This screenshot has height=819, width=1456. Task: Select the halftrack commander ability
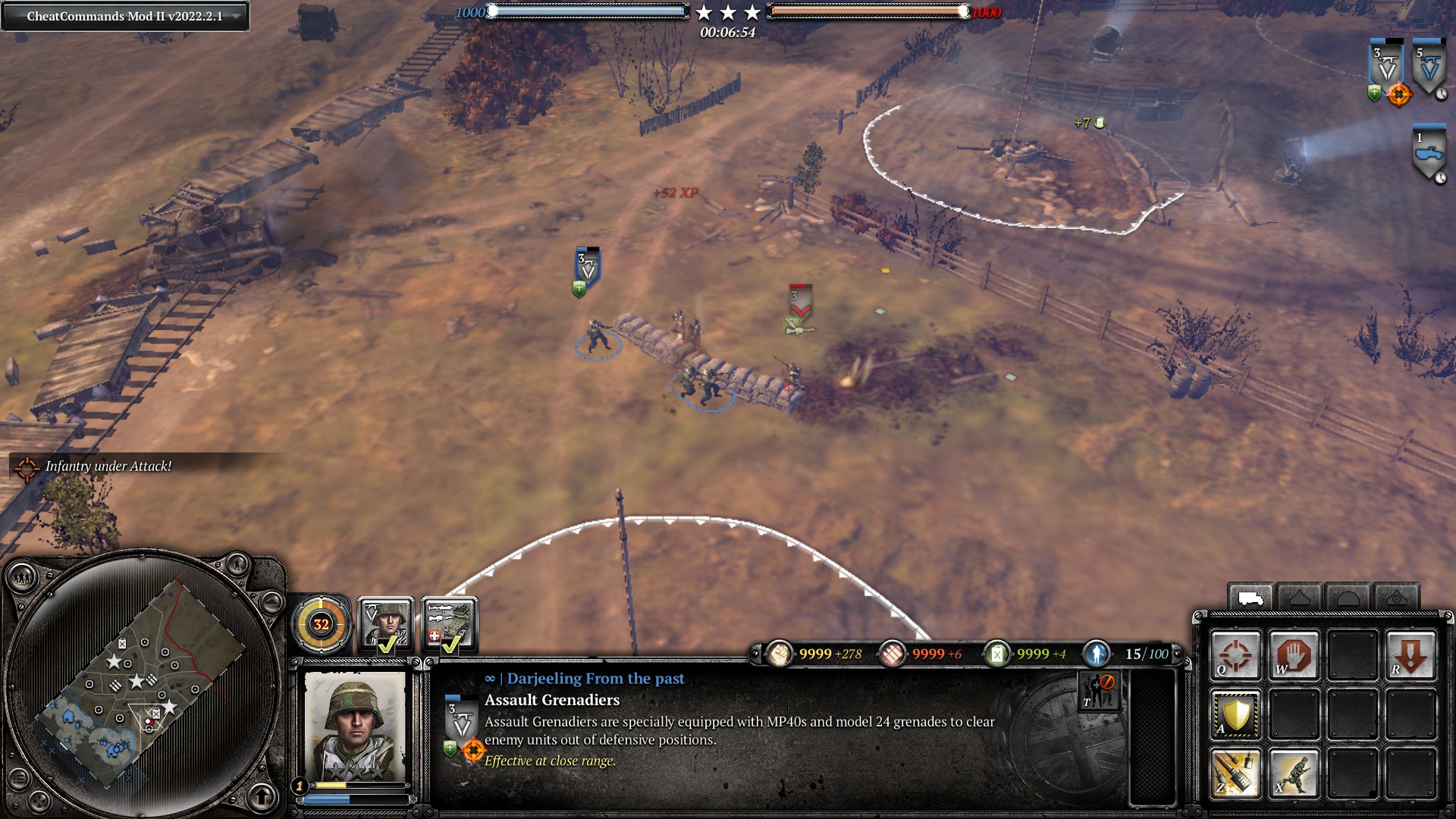pos(450,625)
